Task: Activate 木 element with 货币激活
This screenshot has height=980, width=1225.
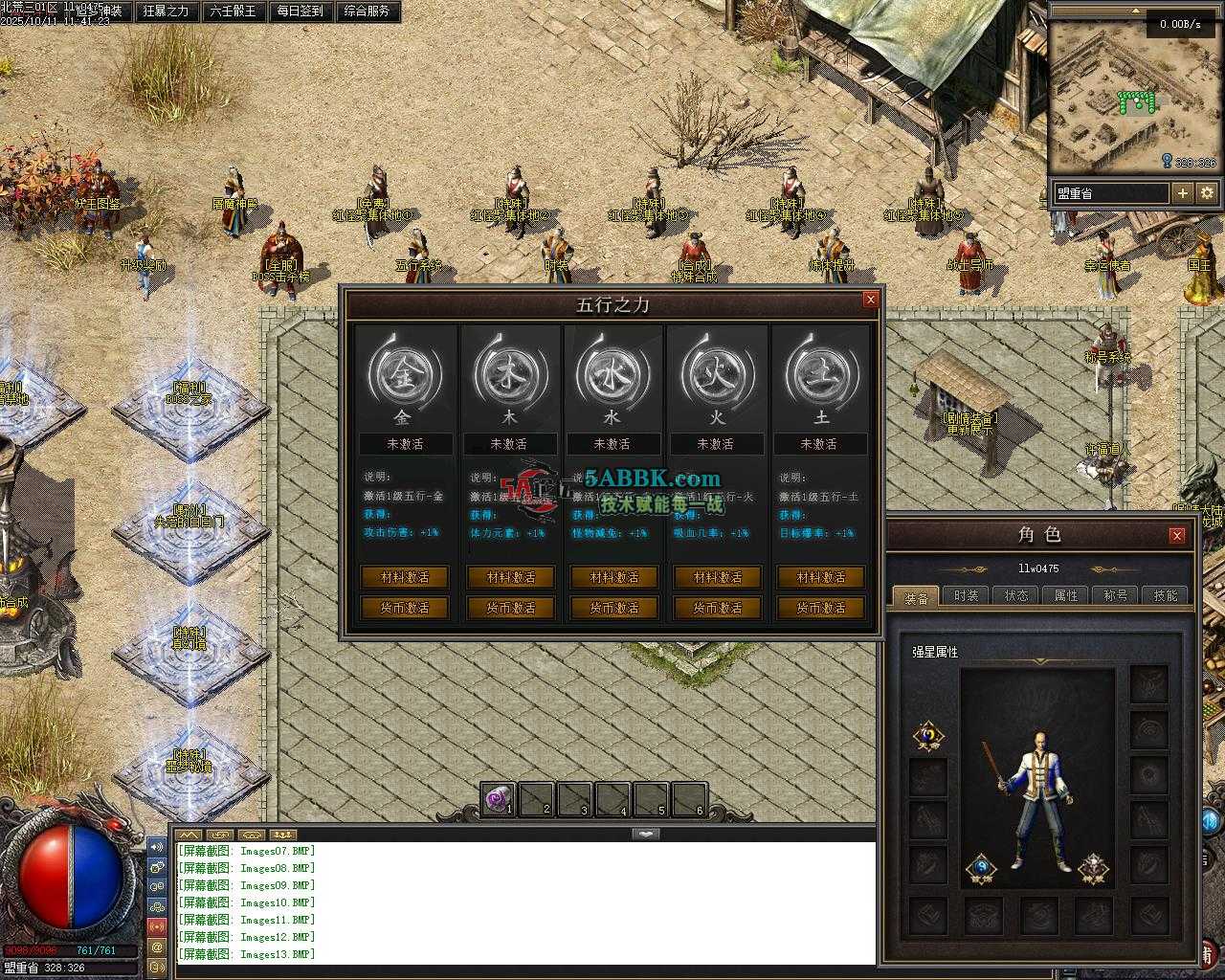Action: [510, 608]
